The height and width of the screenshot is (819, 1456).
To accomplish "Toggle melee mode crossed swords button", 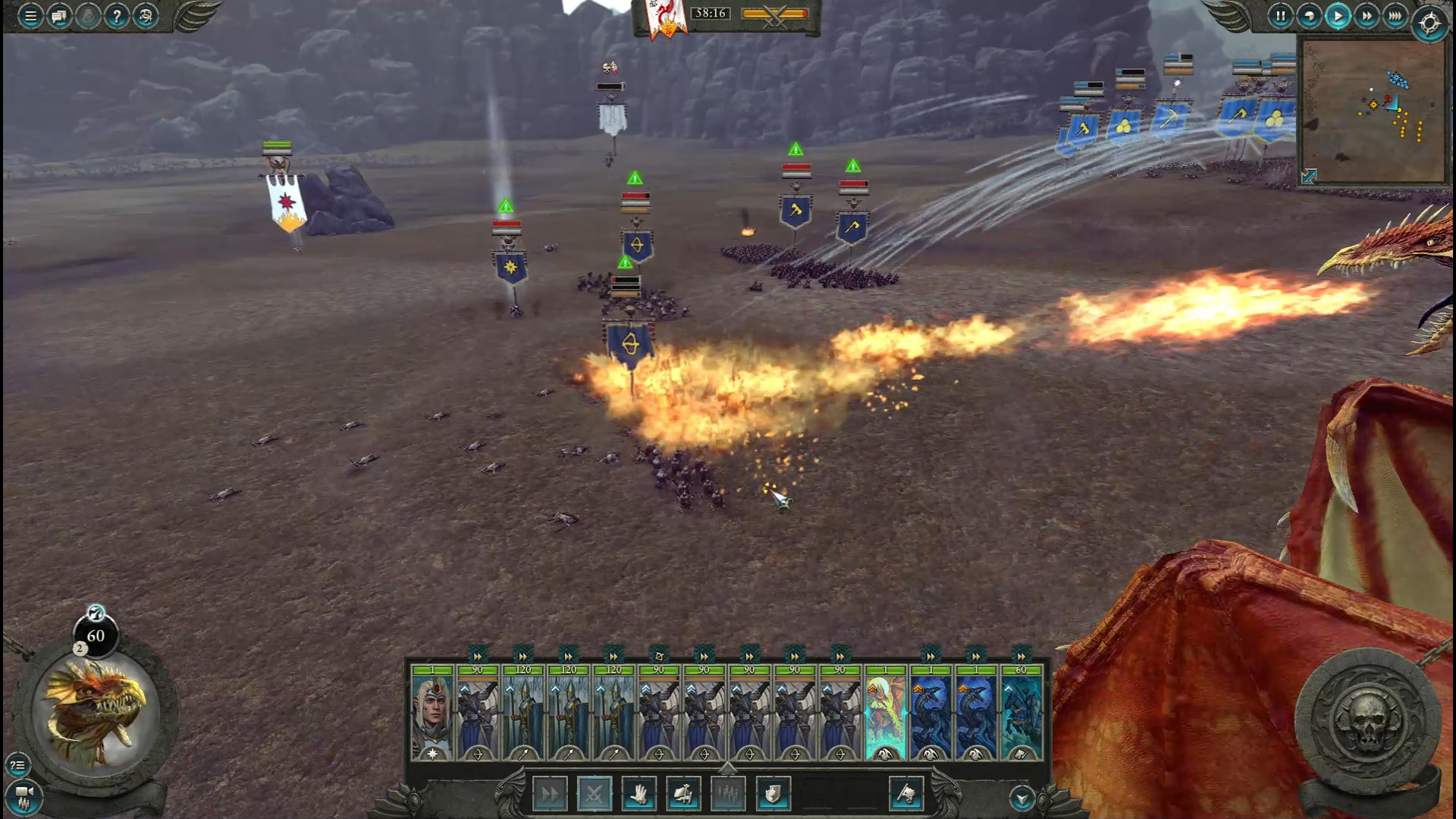I will point(594,794).
